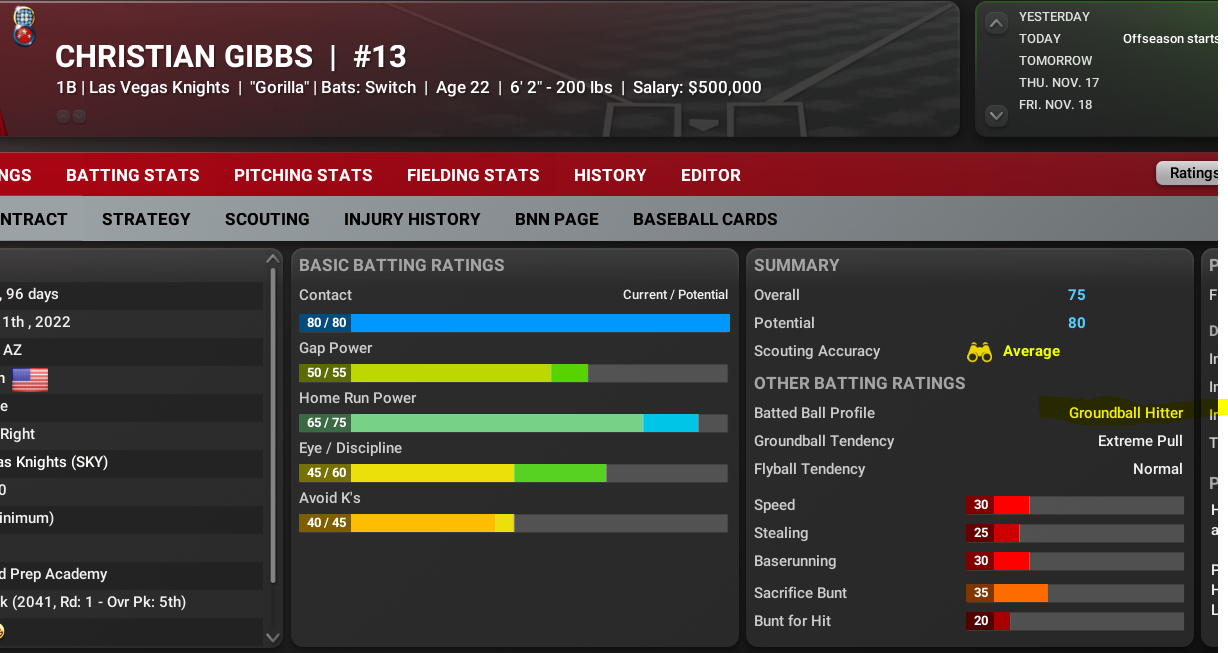Switch to the Pitching Stats tab
Image resolution: width=1228 pixels, height=653 pixels.
click(303, 175)
